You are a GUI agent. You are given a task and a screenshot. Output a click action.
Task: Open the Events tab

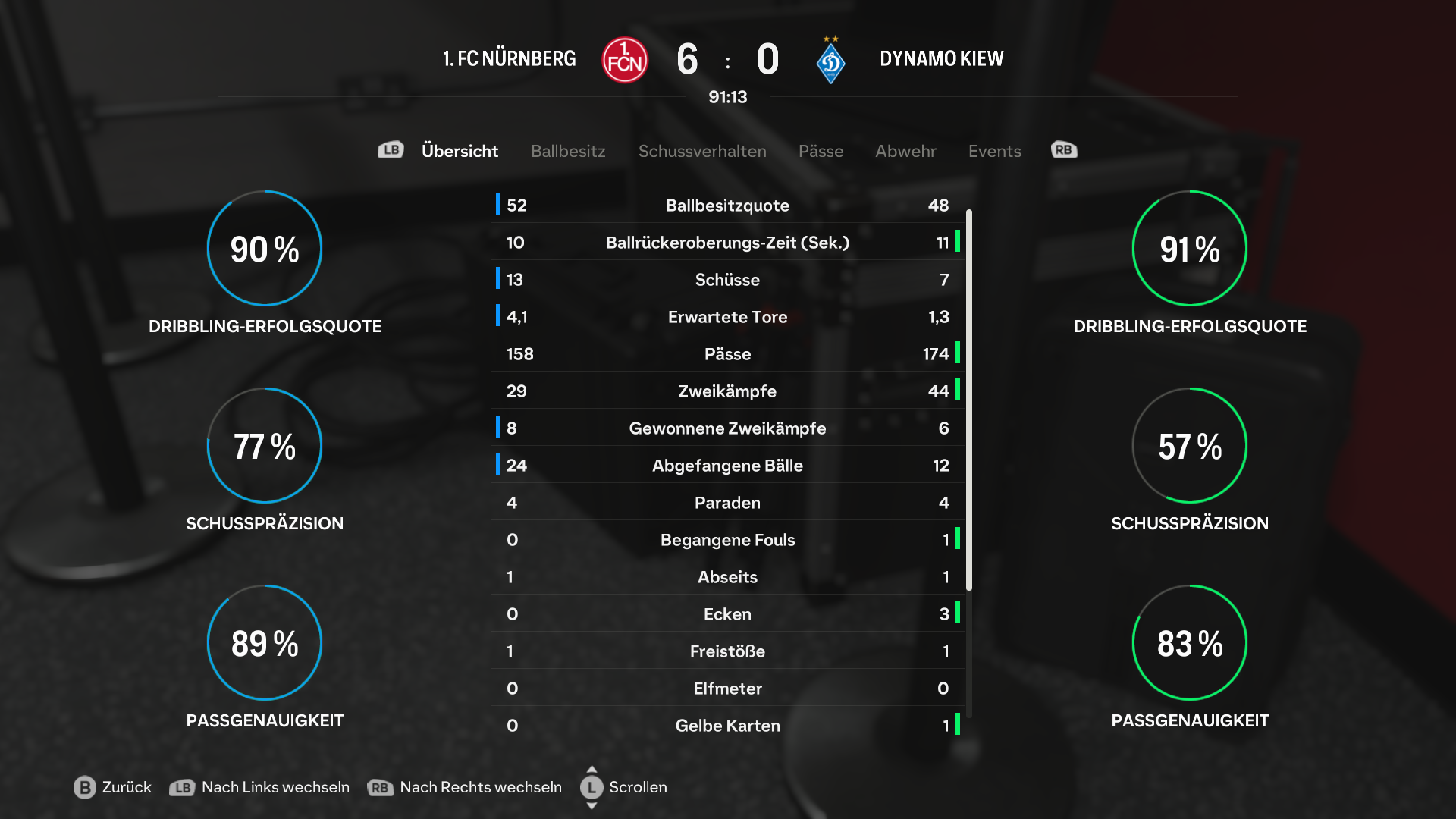(x=994, y=151)
